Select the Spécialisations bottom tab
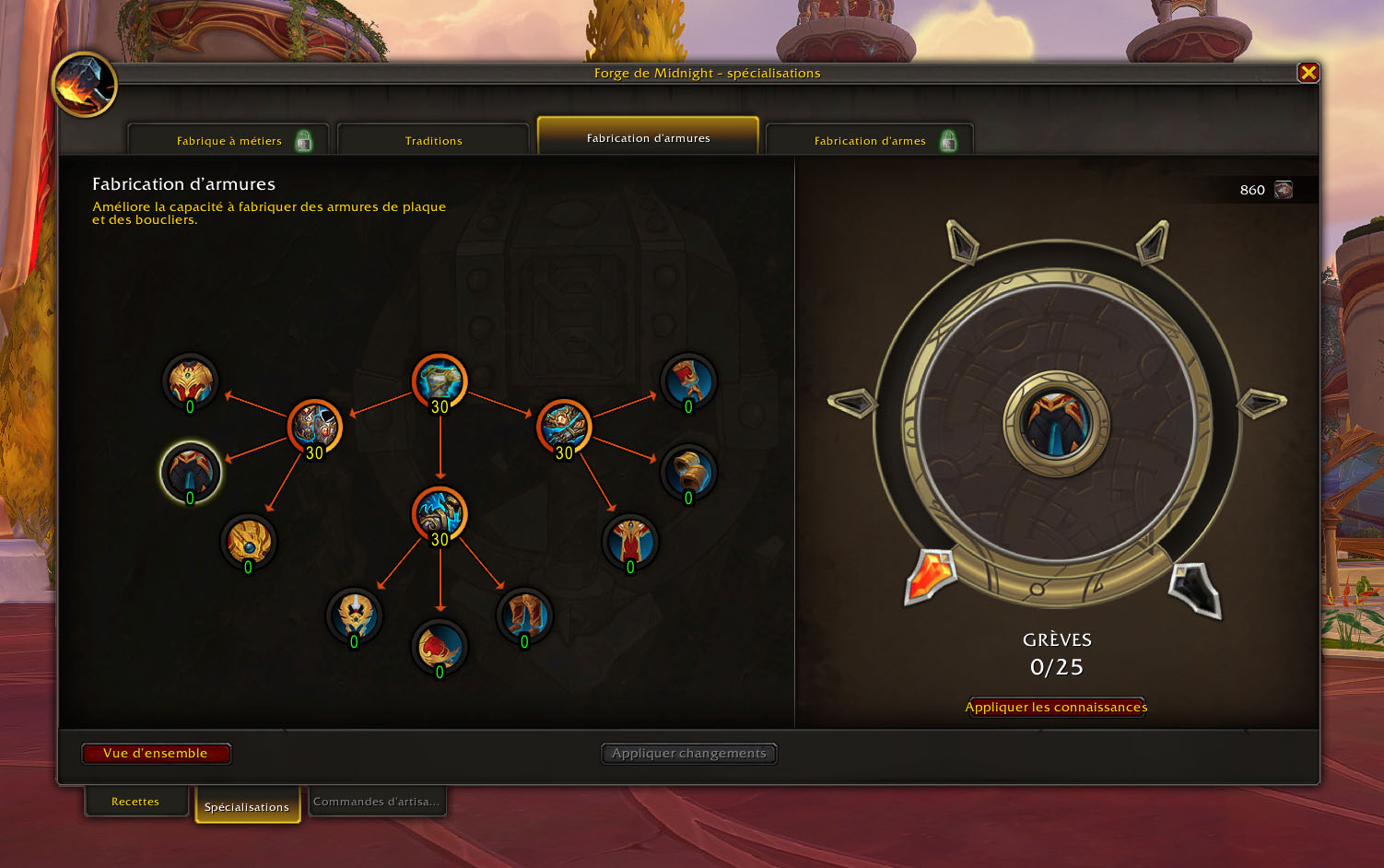1384x868 pixels. pos(247,806)
